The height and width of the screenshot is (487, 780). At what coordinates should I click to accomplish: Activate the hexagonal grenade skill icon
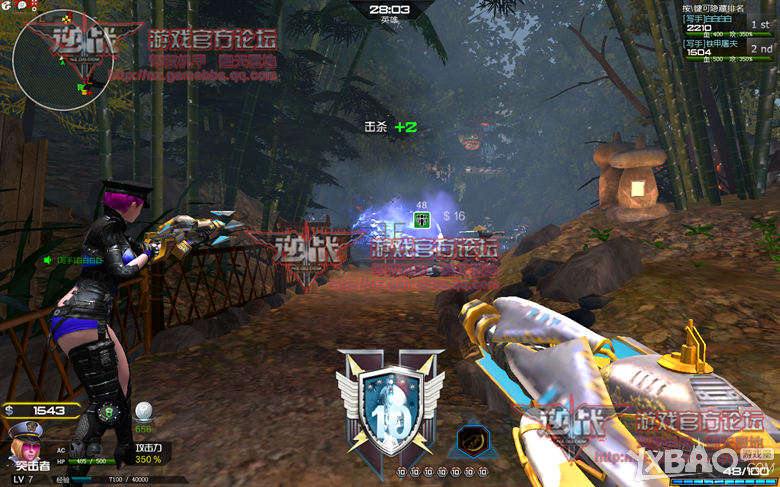tap(475, 441)
